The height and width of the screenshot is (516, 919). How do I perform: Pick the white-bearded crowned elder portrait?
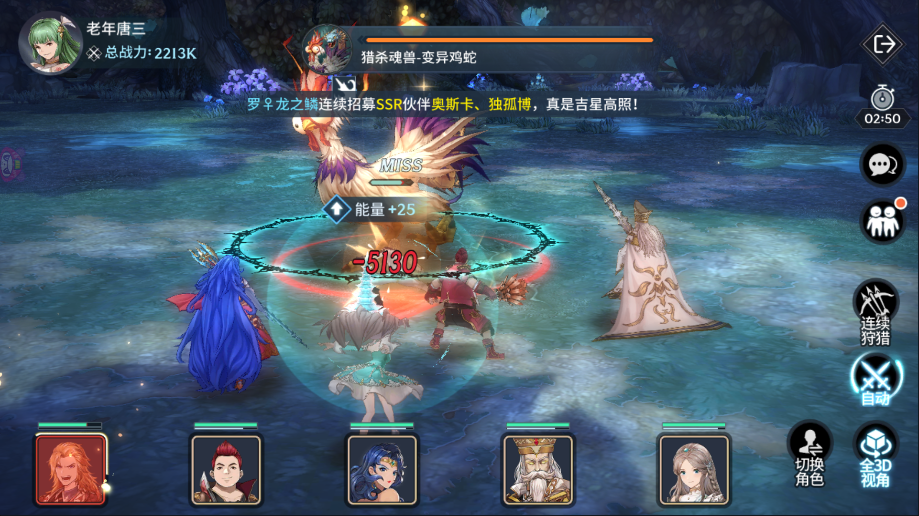point(538,469)
